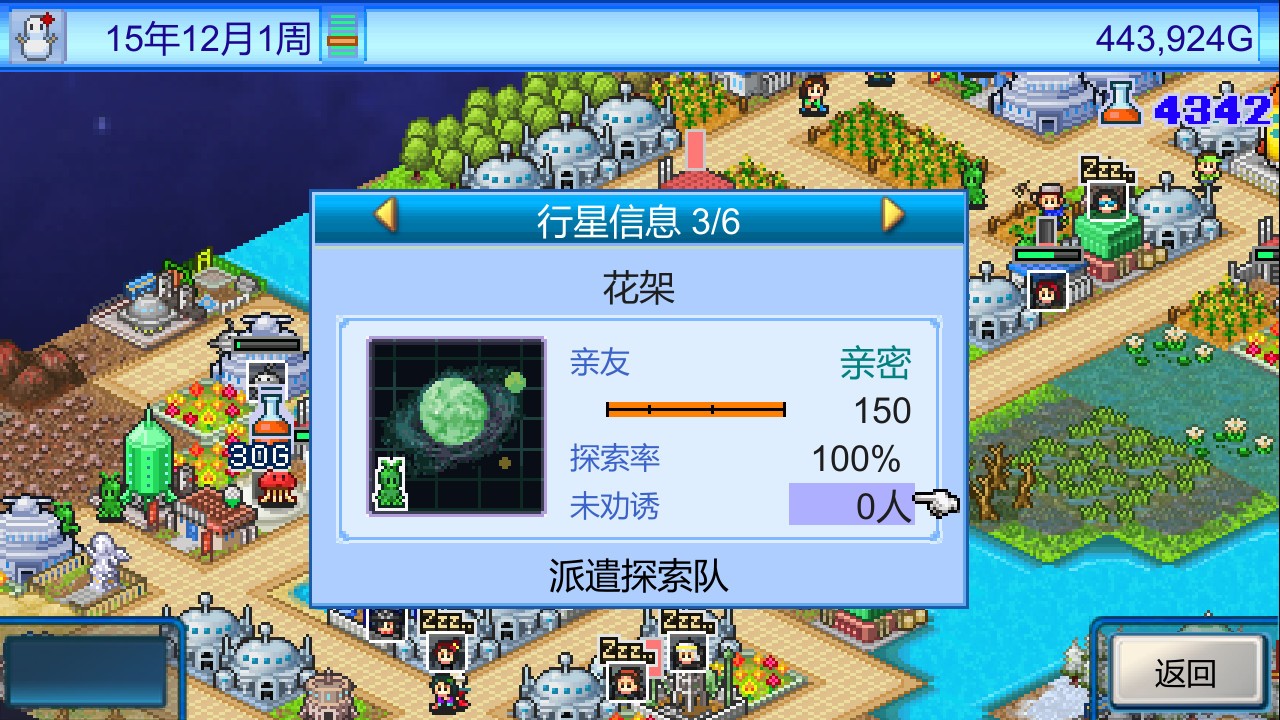Screen dimensions: 1280x720
Task: Click the red-haired character portrait with green progress bar
Action: 1048,290
